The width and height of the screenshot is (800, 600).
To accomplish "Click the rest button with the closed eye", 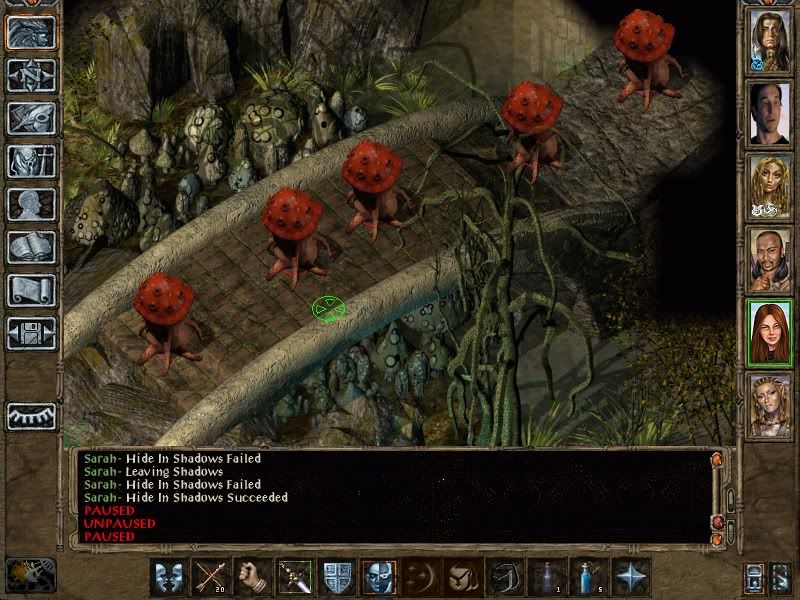I will [x=31, y=415].
